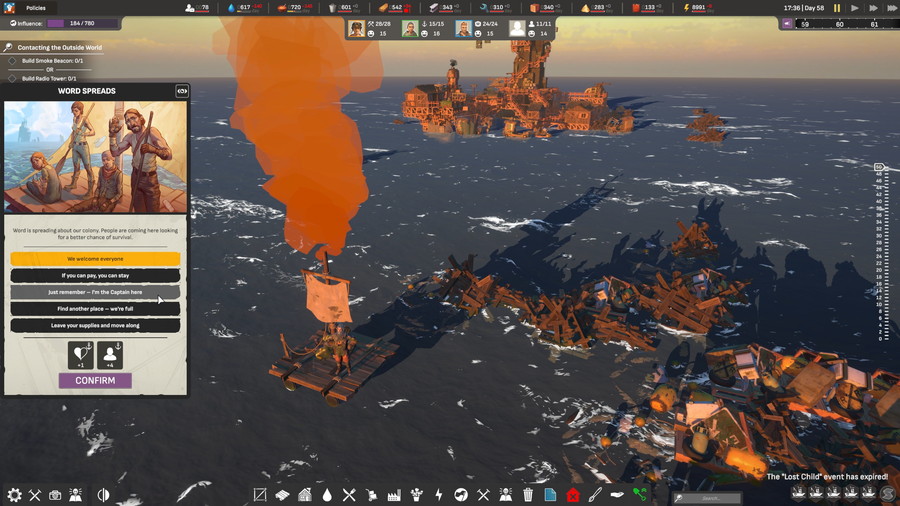Choose the paintbrush tool

[595, 494]
